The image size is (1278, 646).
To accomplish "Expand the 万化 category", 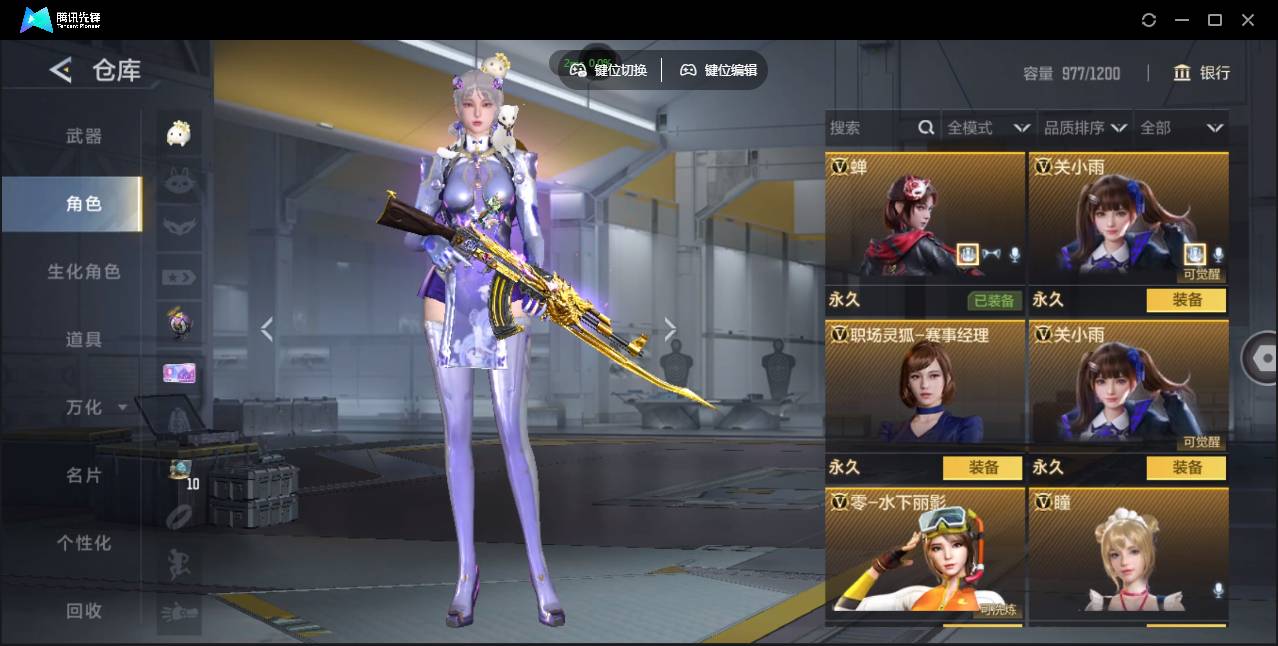I will click(95, 408).
